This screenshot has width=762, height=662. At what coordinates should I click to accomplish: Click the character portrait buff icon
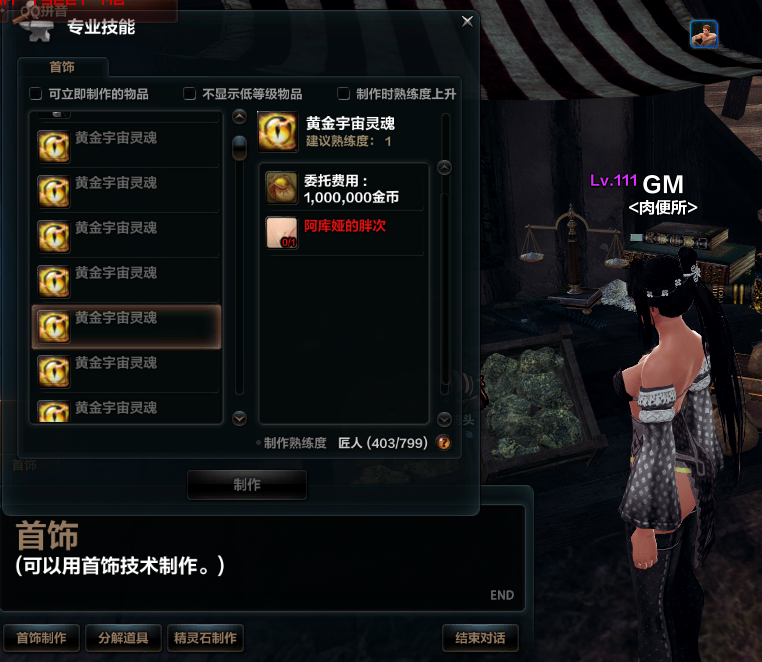coord(704,34)
